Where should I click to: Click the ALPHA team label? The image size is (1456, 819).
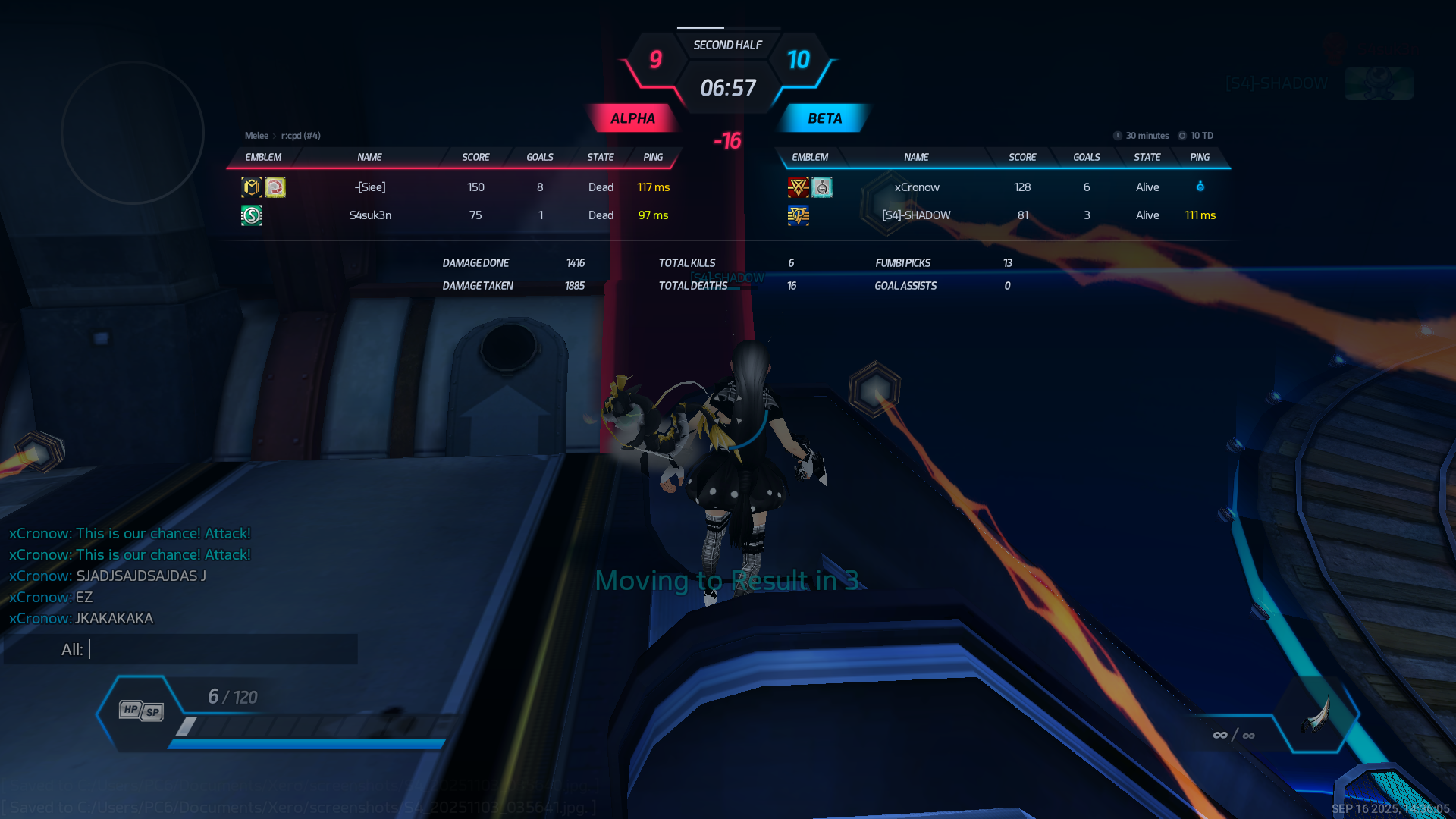click(632, 118)
